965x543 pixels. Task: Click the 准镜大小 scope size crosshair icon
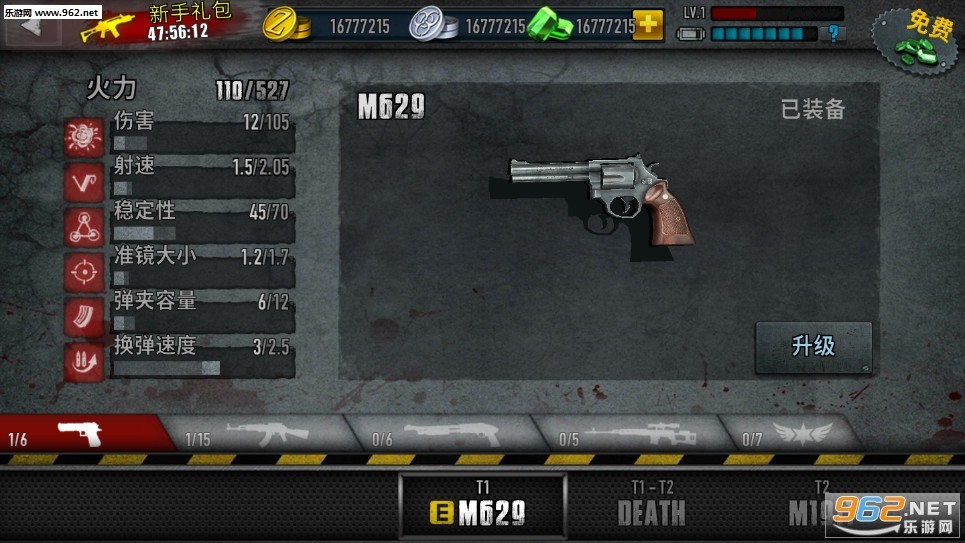click(85, 271)
